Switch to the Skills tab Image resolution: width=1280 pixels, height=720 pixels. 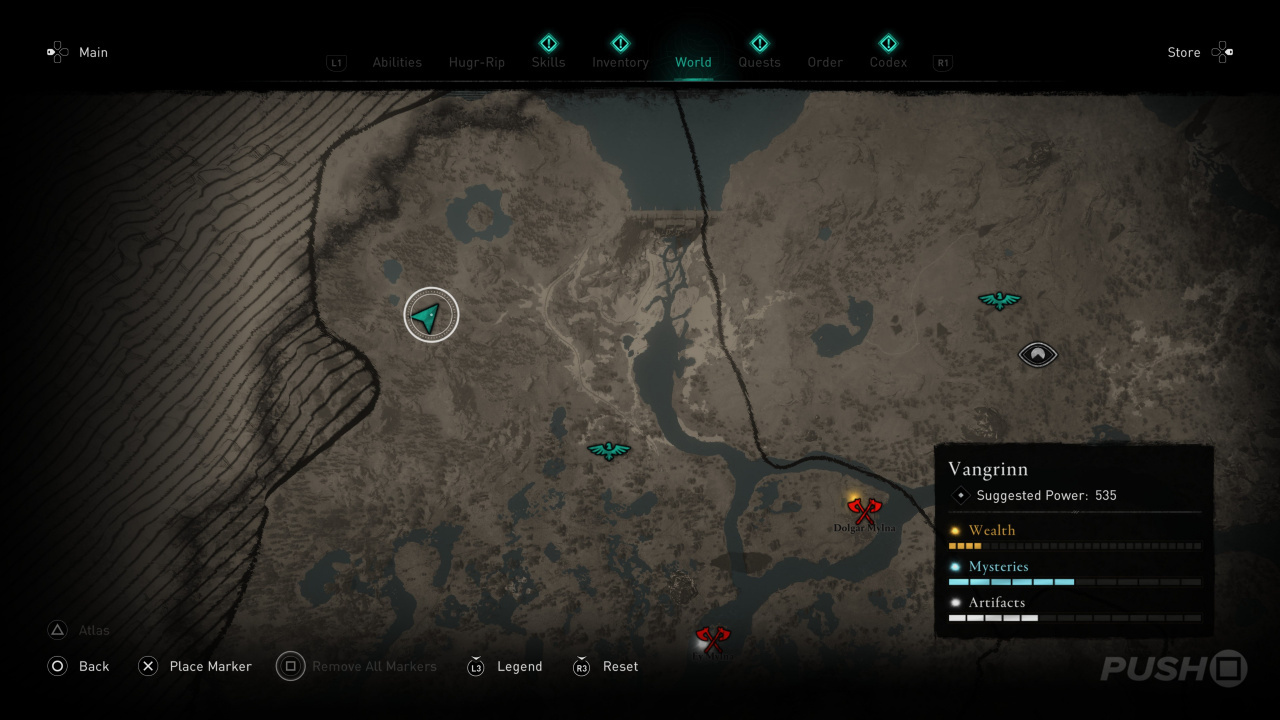pyautogui.click(x=548, y=62)
